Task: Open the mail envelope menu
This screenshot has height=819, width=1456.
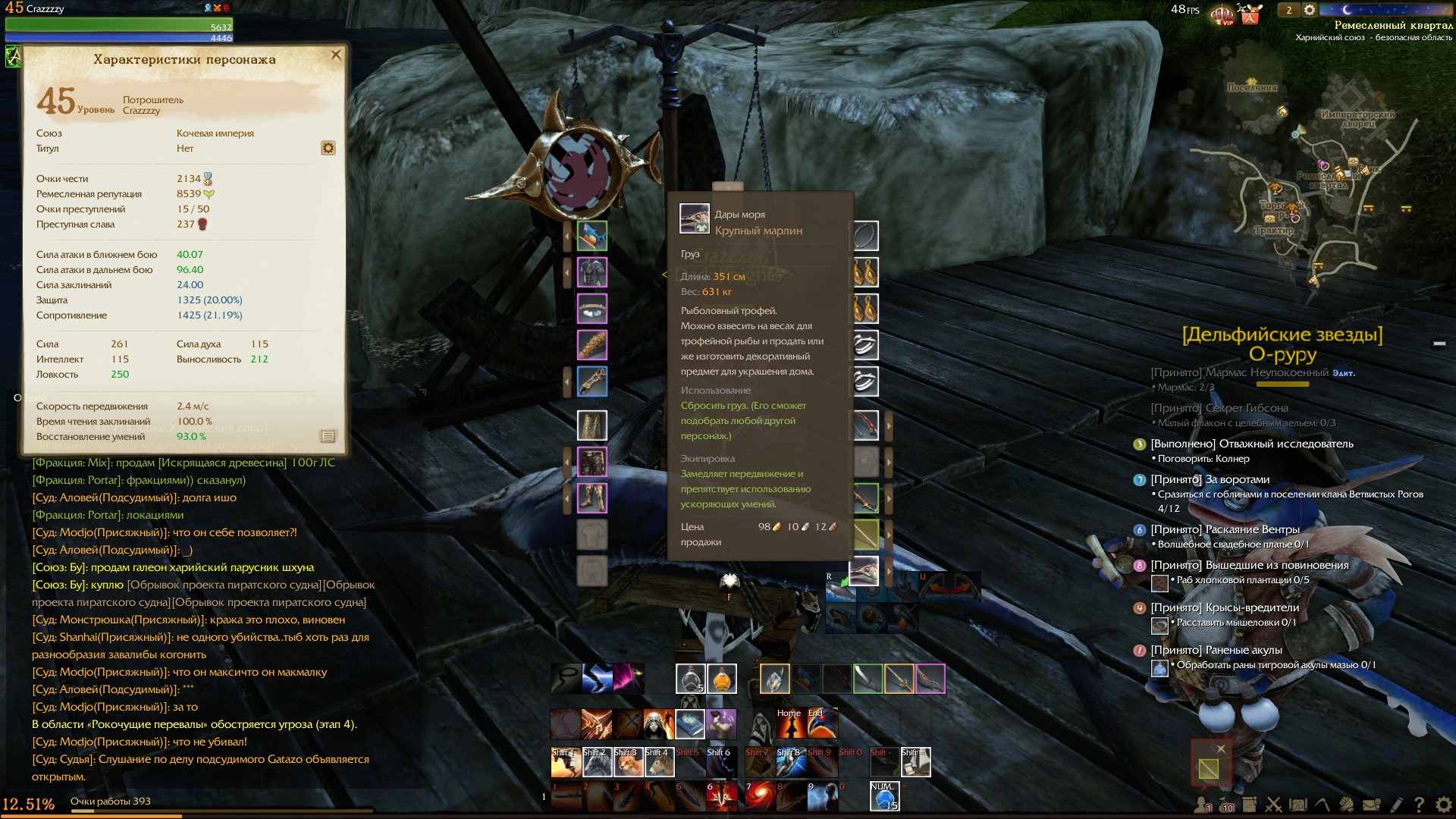Action: [1371, 805]
